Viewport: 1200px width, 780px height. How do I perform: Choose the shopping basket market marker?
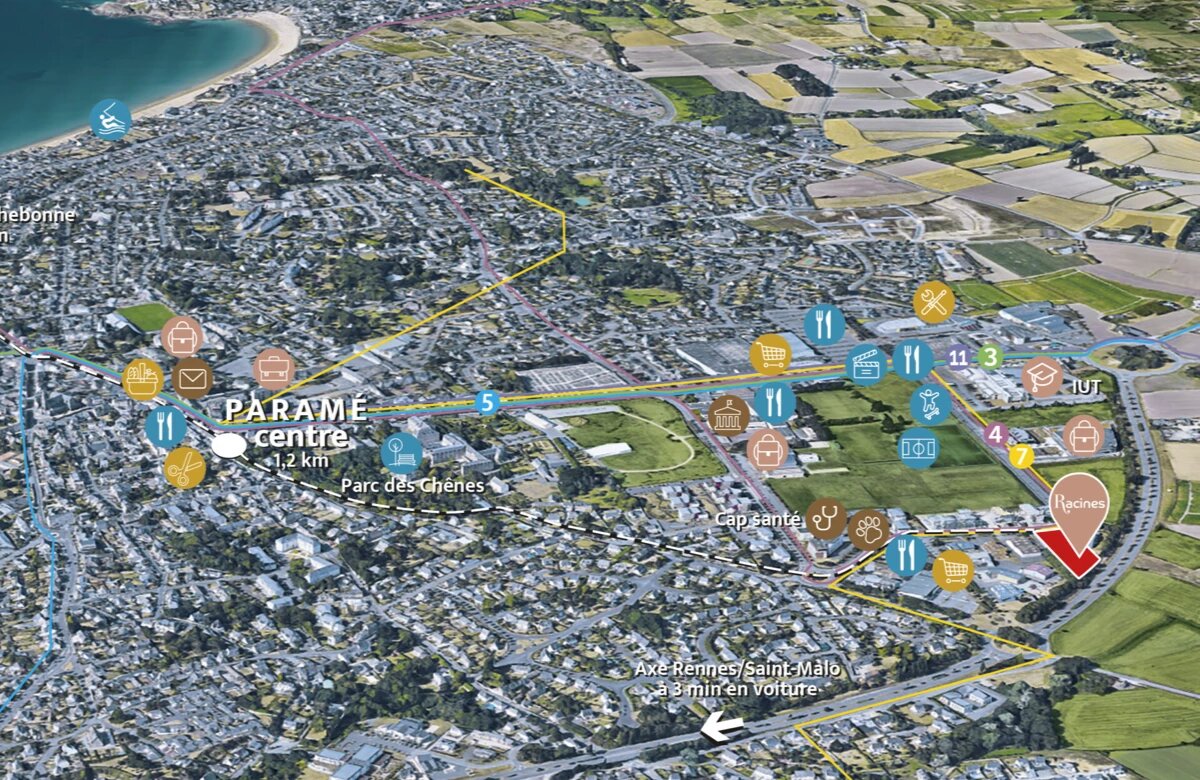(x=143, y=379)
